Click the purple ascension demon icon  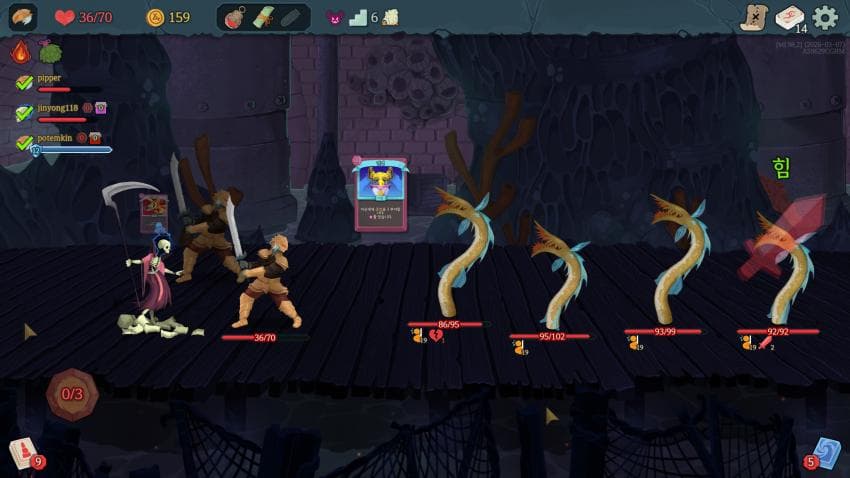click(x=335, y=17)
